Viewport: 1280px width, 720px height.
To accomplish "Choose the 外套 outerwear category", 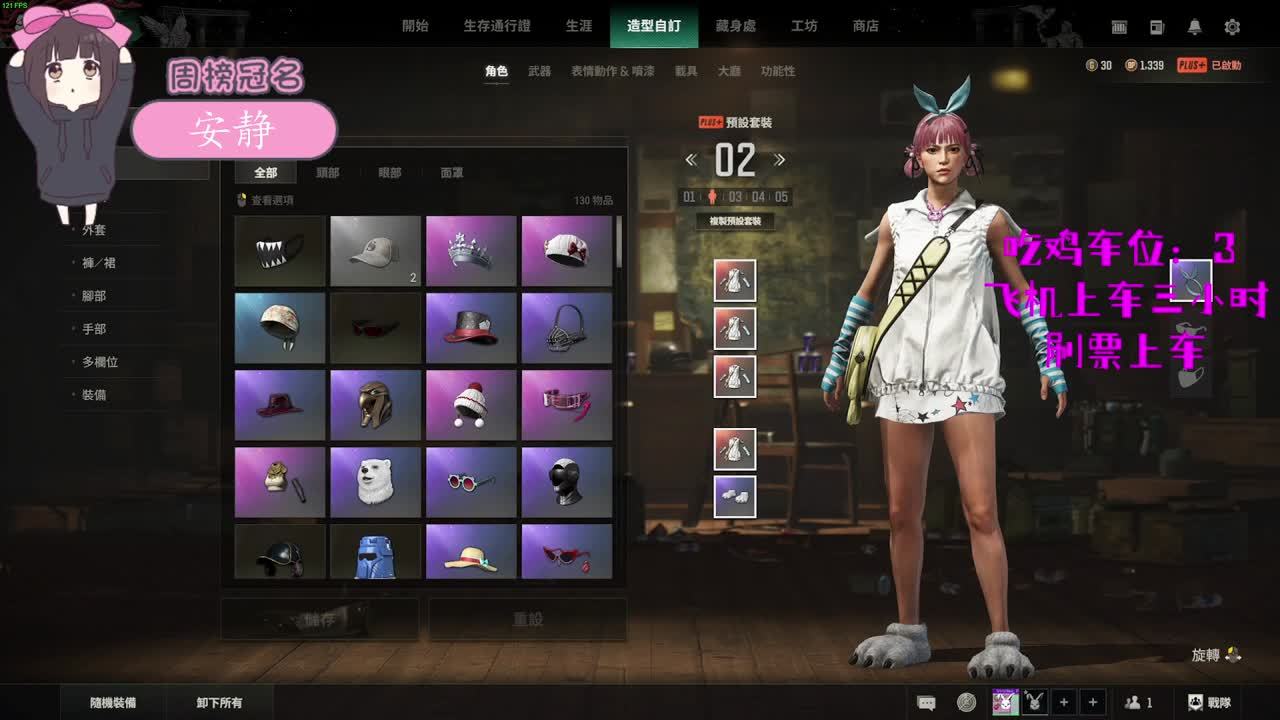I will [94, 230].
